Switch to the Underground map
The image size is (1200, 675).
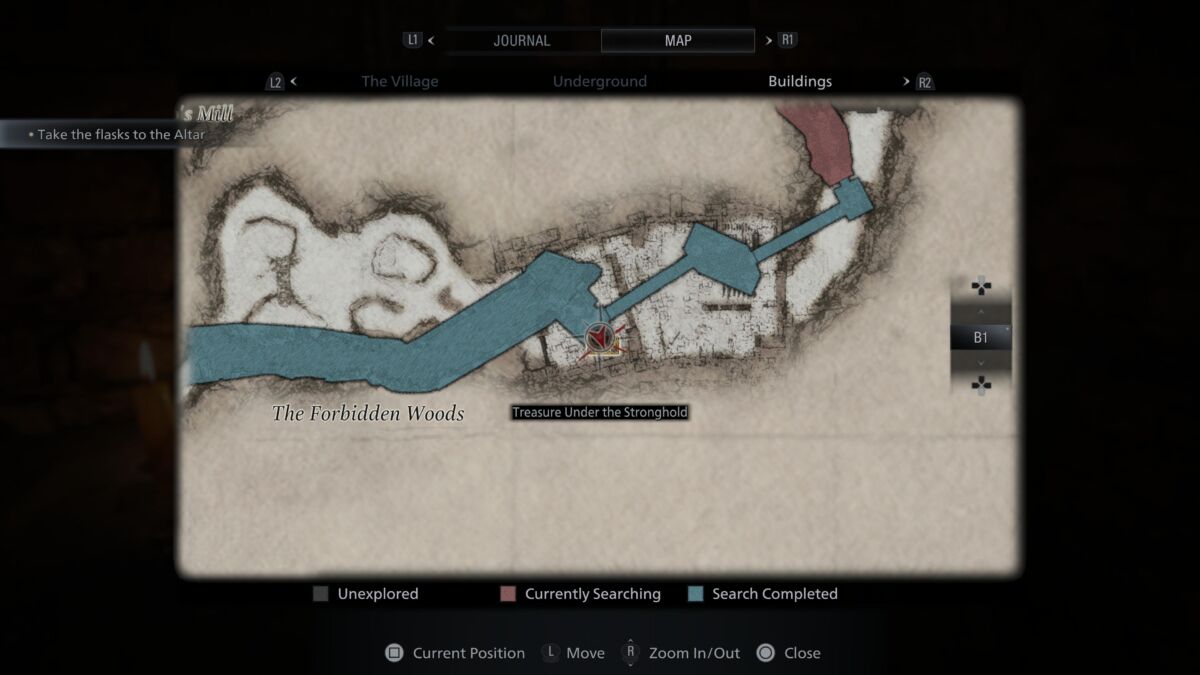600,82
